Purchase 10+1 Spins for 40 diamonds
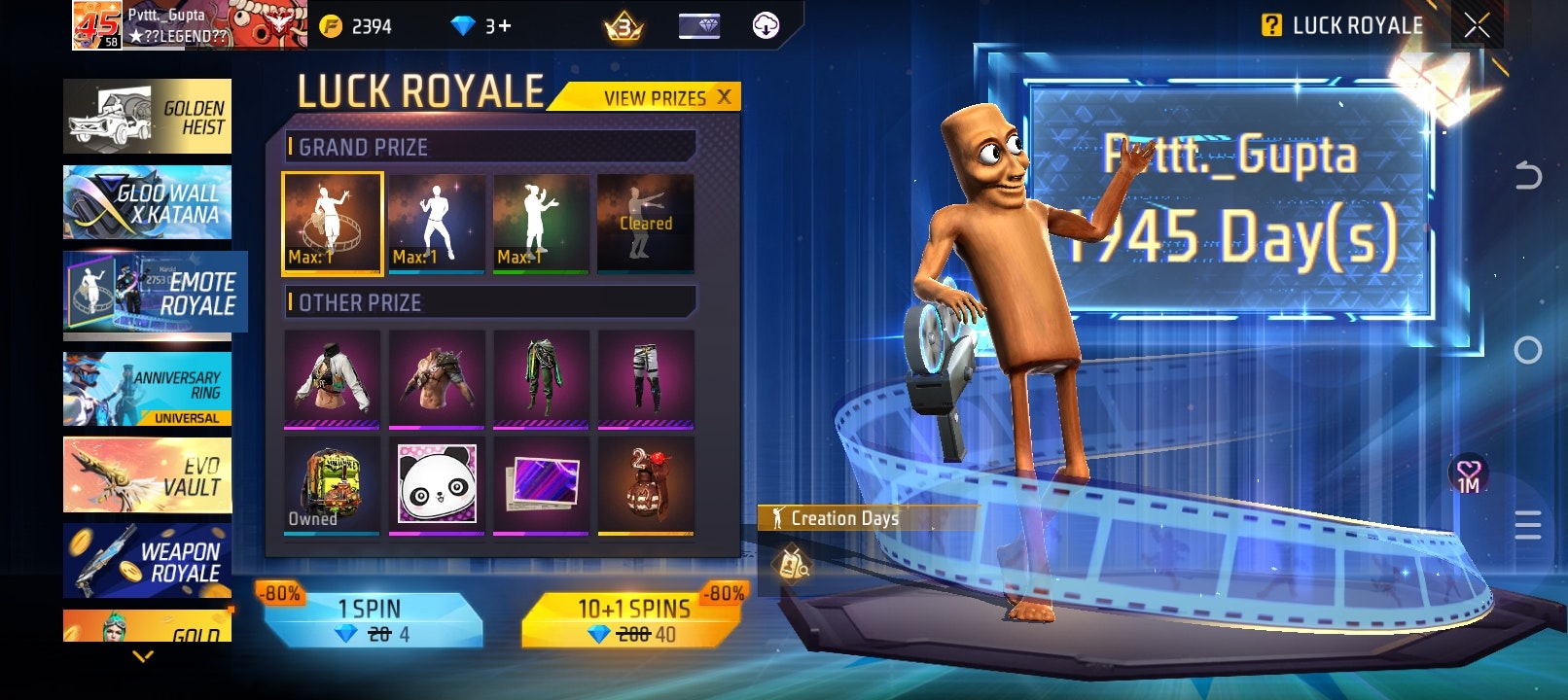This screenshot has width=1568, height=700. click(x=633, y=620)
